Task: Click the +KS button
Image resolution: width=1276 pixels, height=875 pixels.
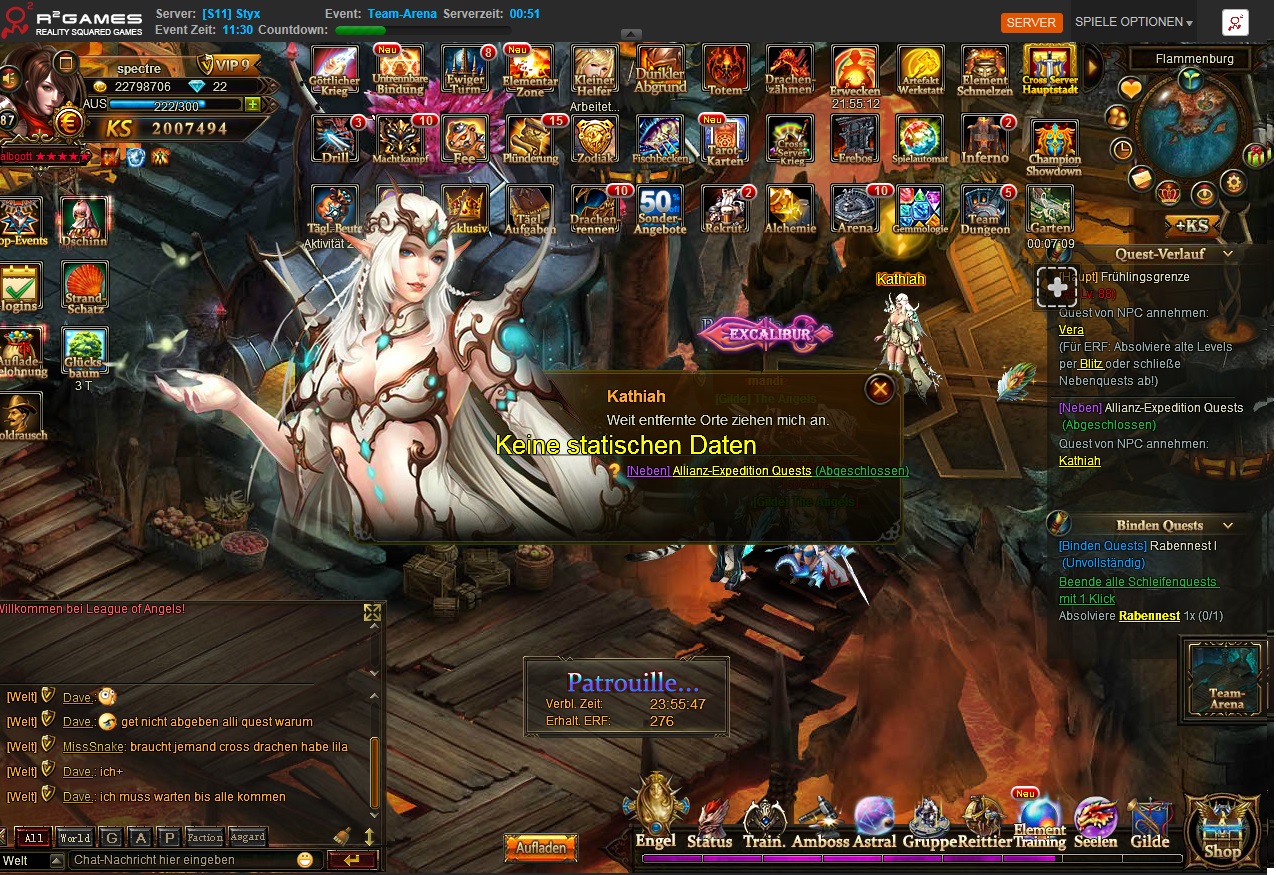Action: click(1188, 224)
